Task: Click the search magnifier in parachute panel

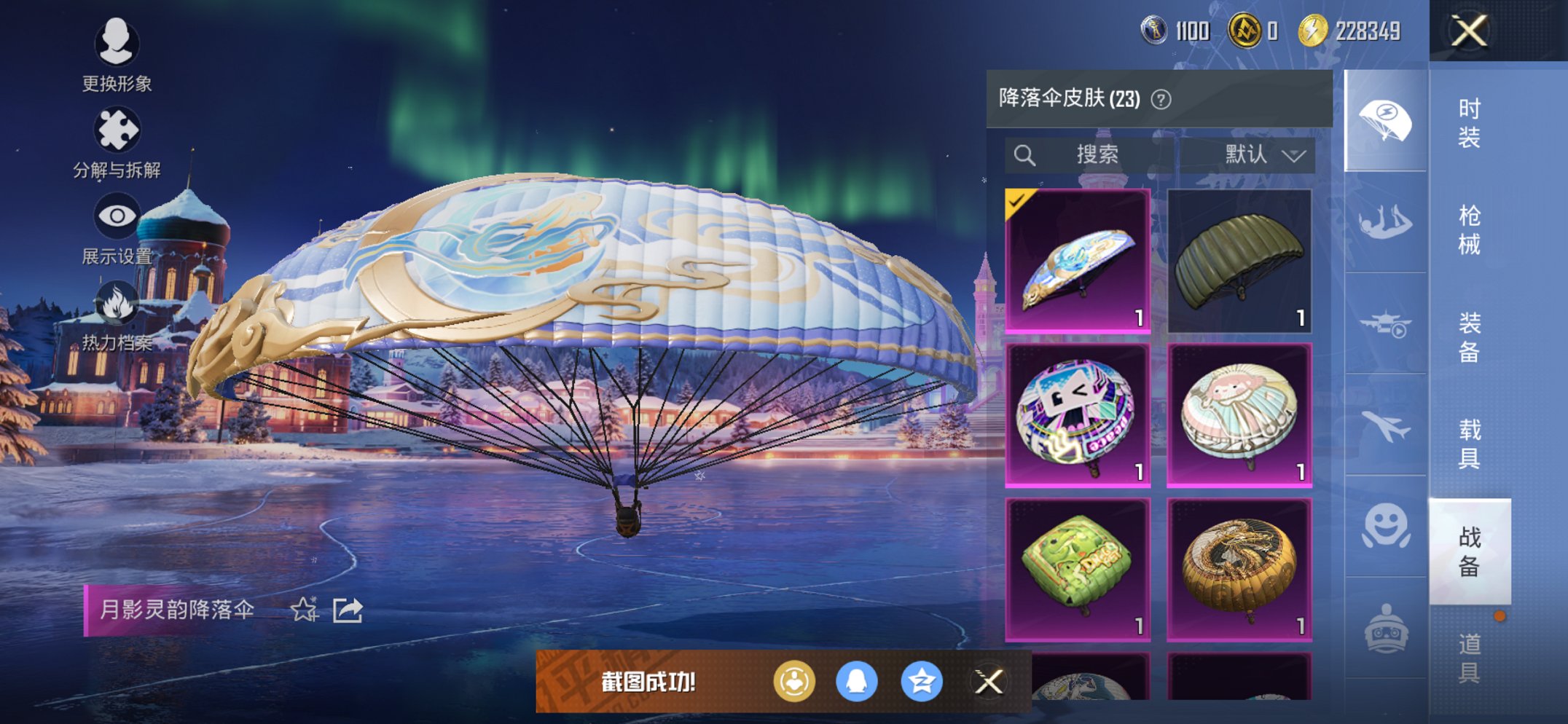Action: [1026, 154]
